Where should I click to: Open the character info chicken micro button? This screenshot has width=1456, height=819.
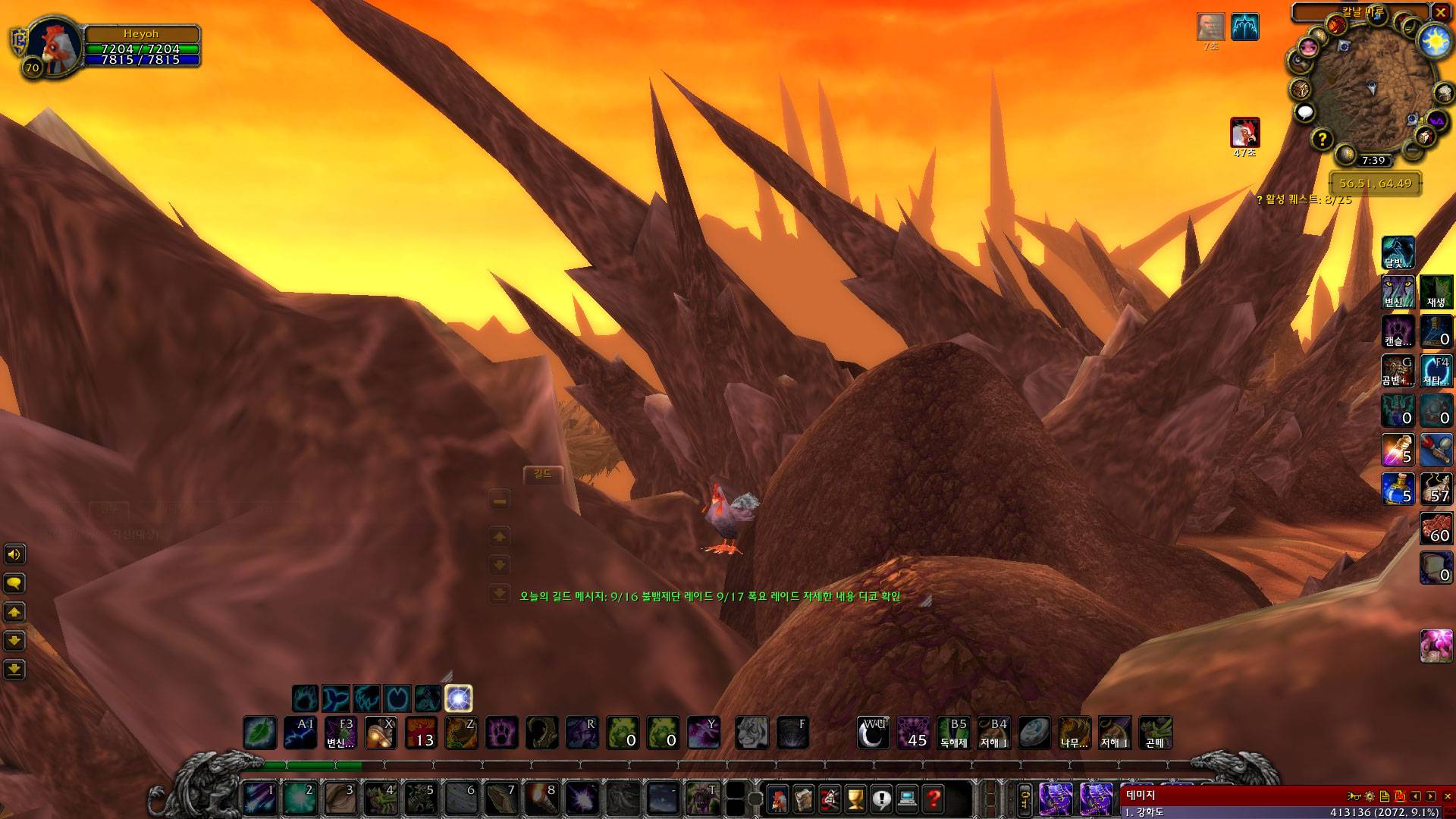[778, 798]
